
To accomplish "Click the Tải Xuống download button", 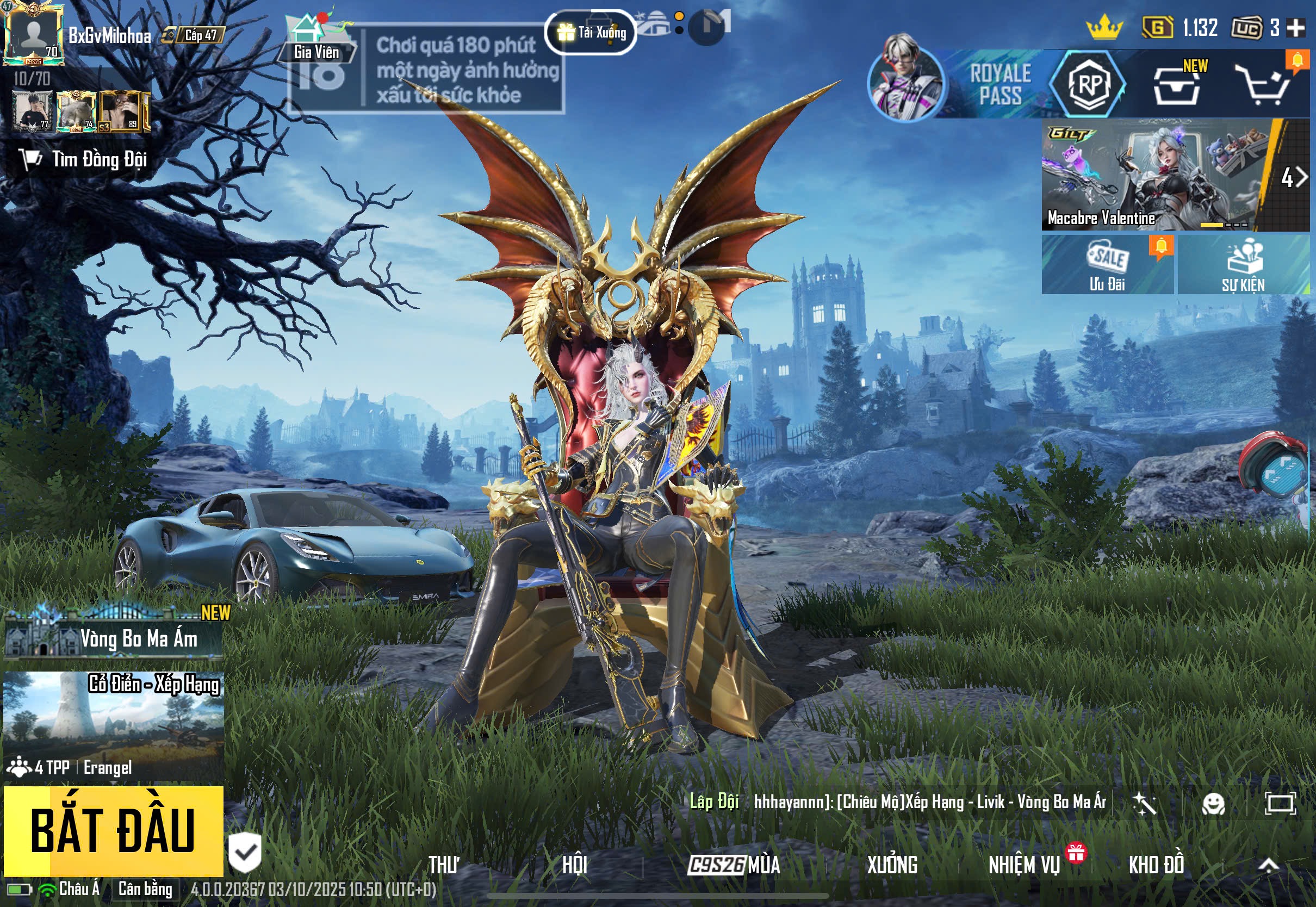I will click(x=591, y=33).
